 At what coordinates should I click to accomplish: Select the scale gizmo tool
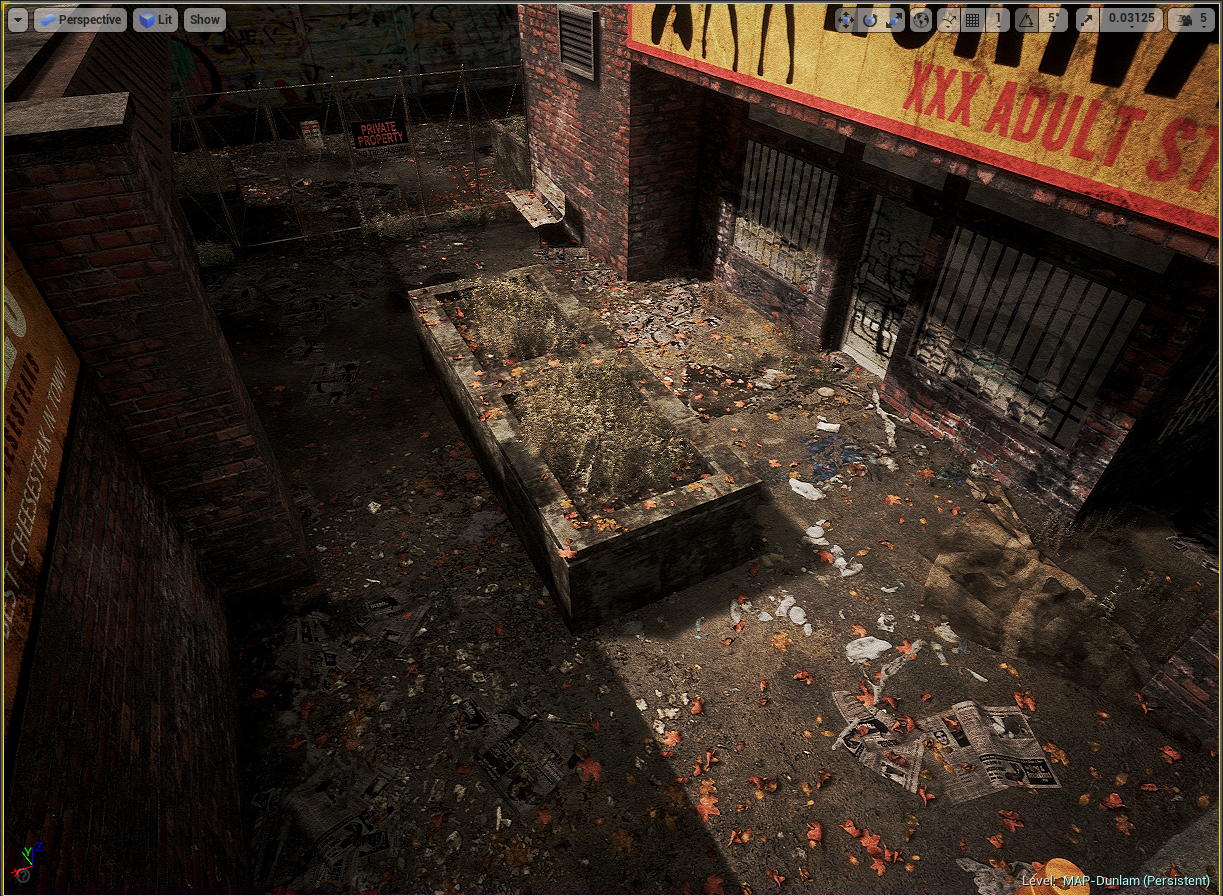point(894,20)
